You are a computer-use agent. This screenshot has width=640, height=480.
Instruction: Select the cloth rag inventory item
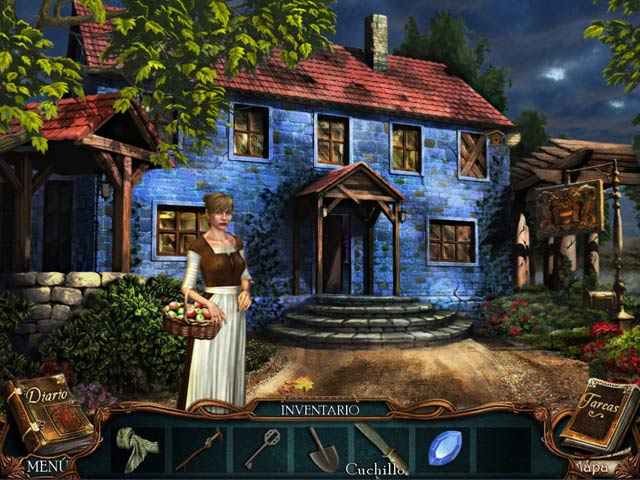tap(136, 448)
